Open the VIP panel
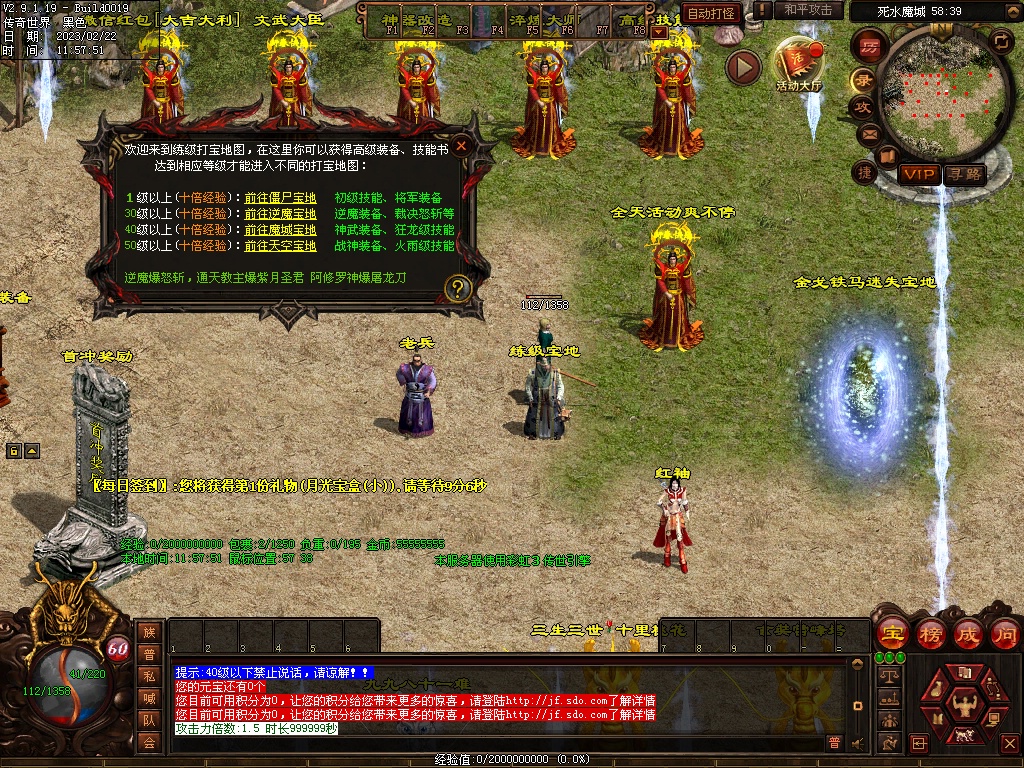This screenshot has height=768, width=1024. (919, 174)
